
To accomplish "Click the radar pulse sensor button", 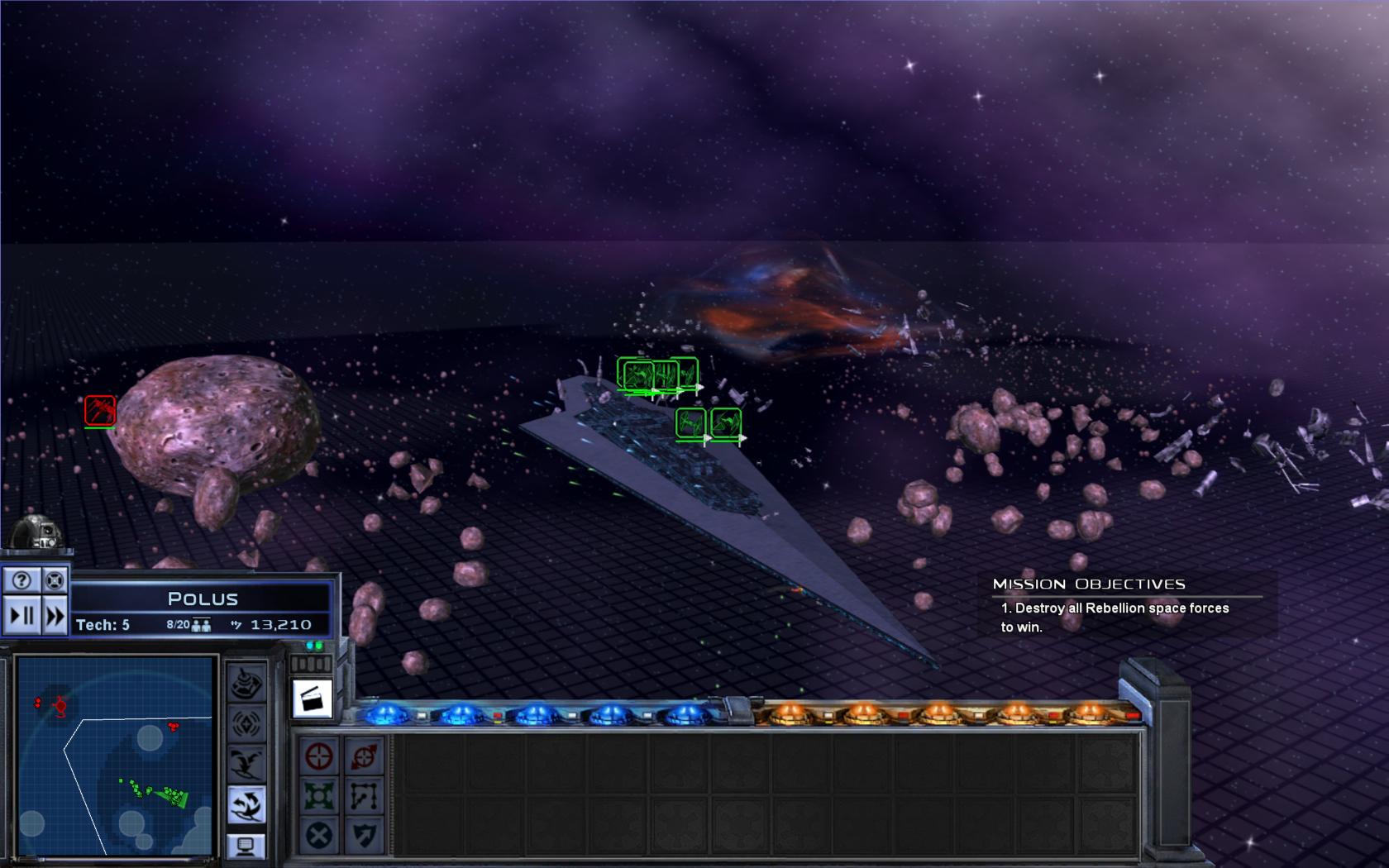I will pos(246,724).
